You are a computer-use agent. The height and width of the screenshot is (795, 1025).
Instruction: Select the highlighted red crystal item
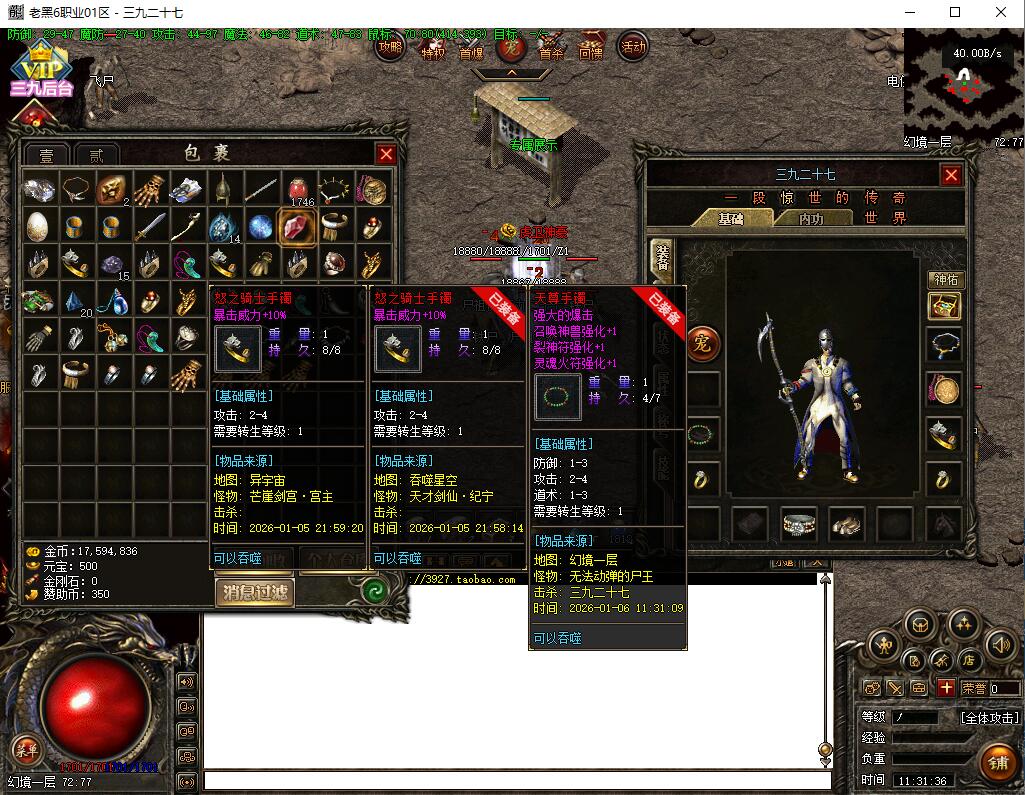297,227
